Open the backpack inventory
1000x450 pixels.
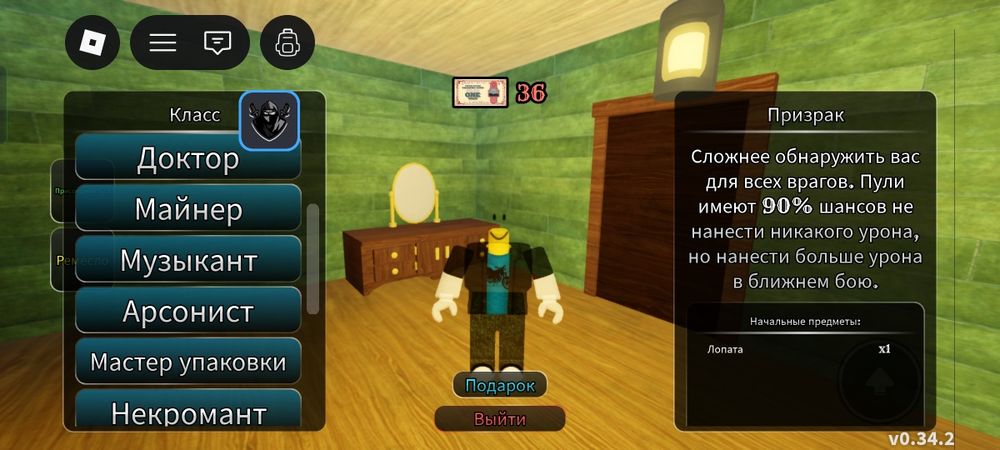click(288, 42)
